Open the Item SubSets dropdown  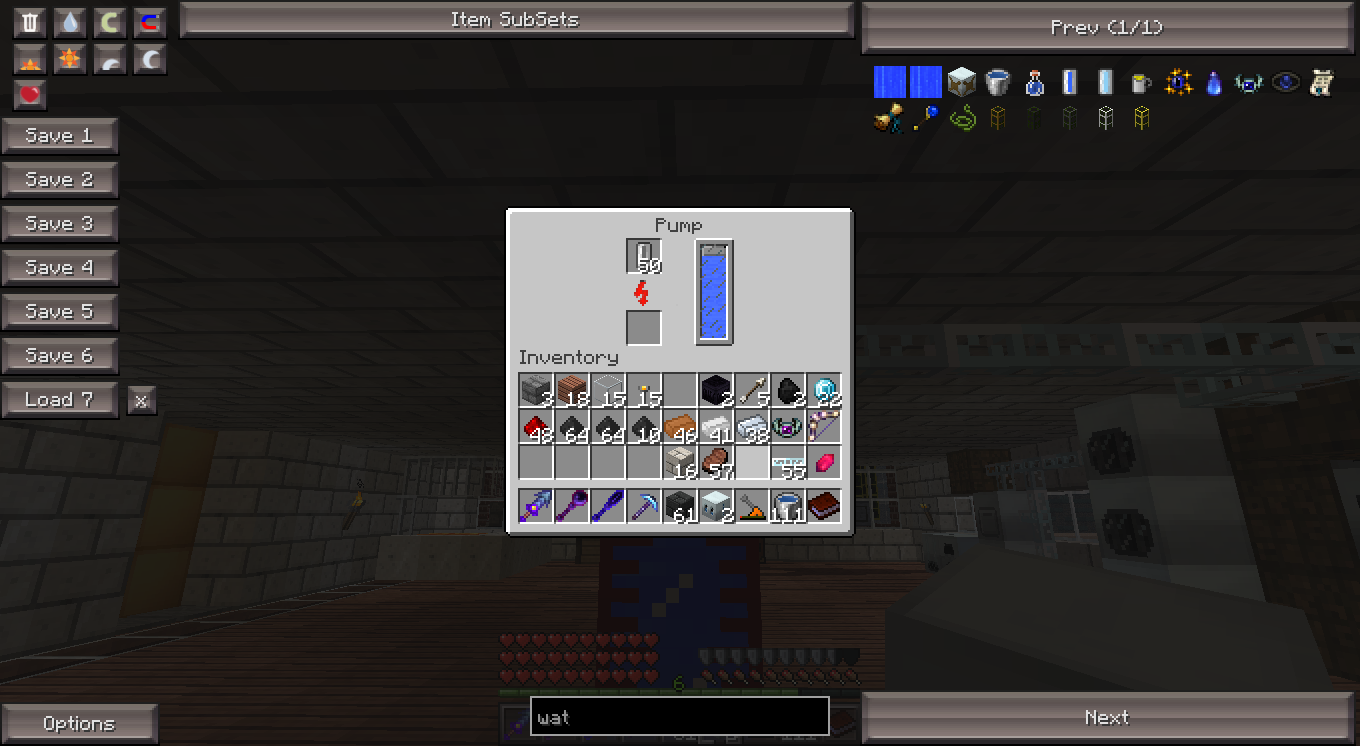[x=515, y=20]
